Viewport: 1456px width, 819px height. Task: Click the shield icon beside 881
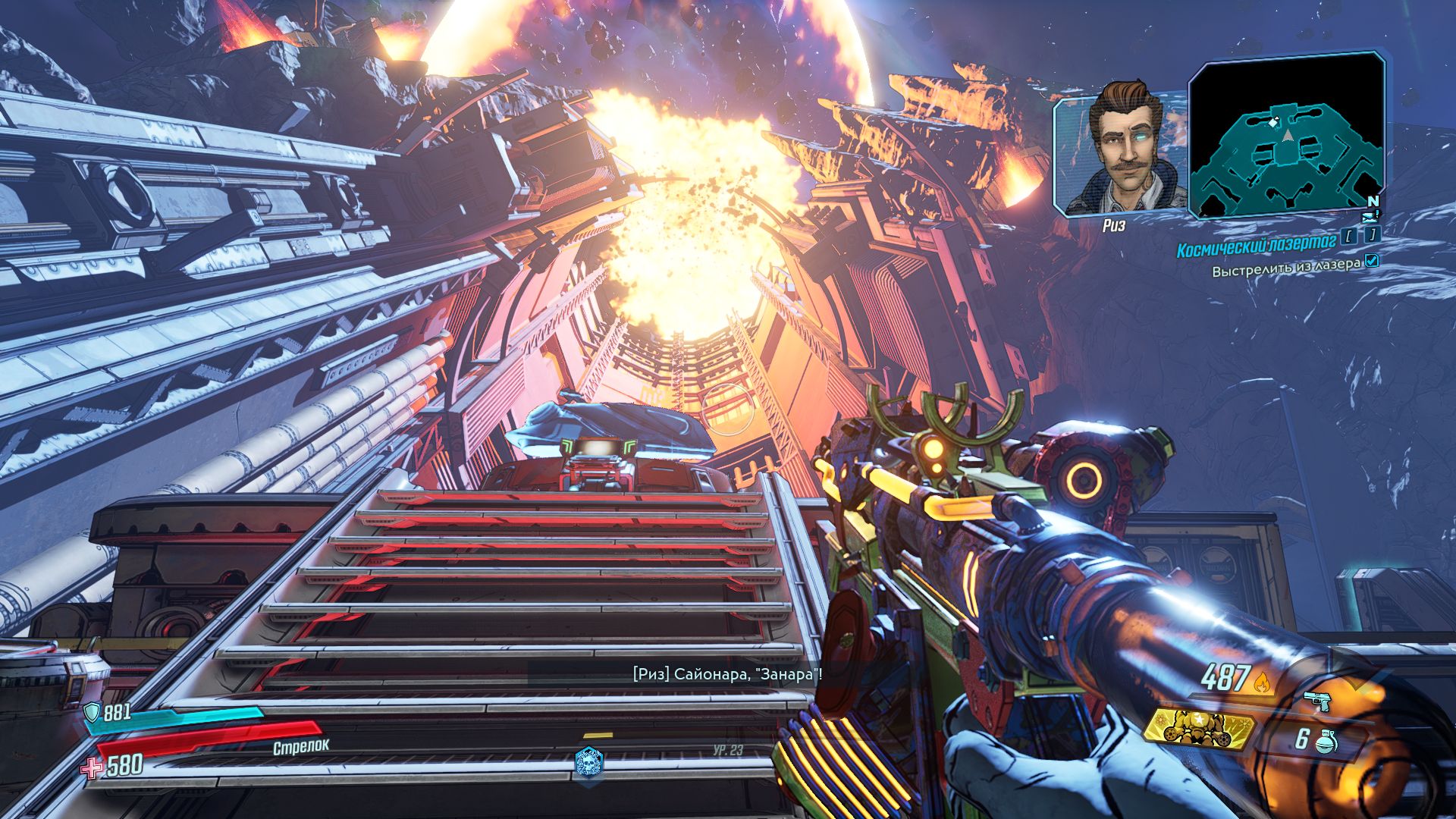tap(92, 712)
